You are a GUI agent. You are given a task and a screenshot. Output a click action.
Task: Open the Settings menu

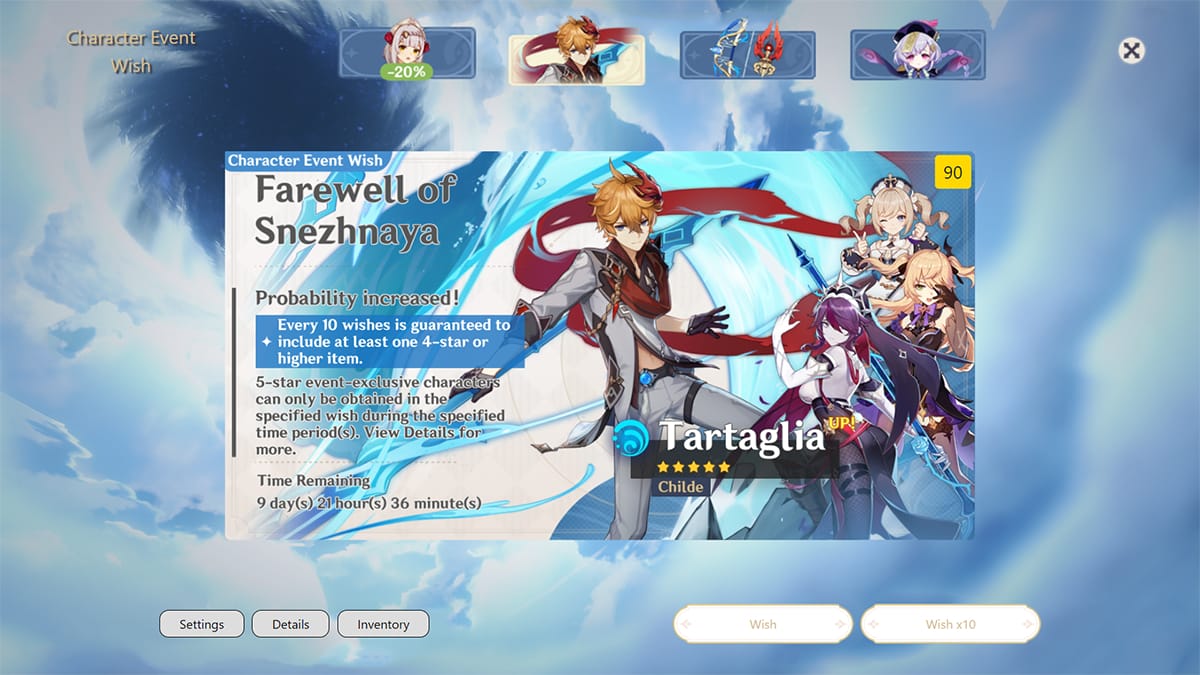click(x=201, y=624)
